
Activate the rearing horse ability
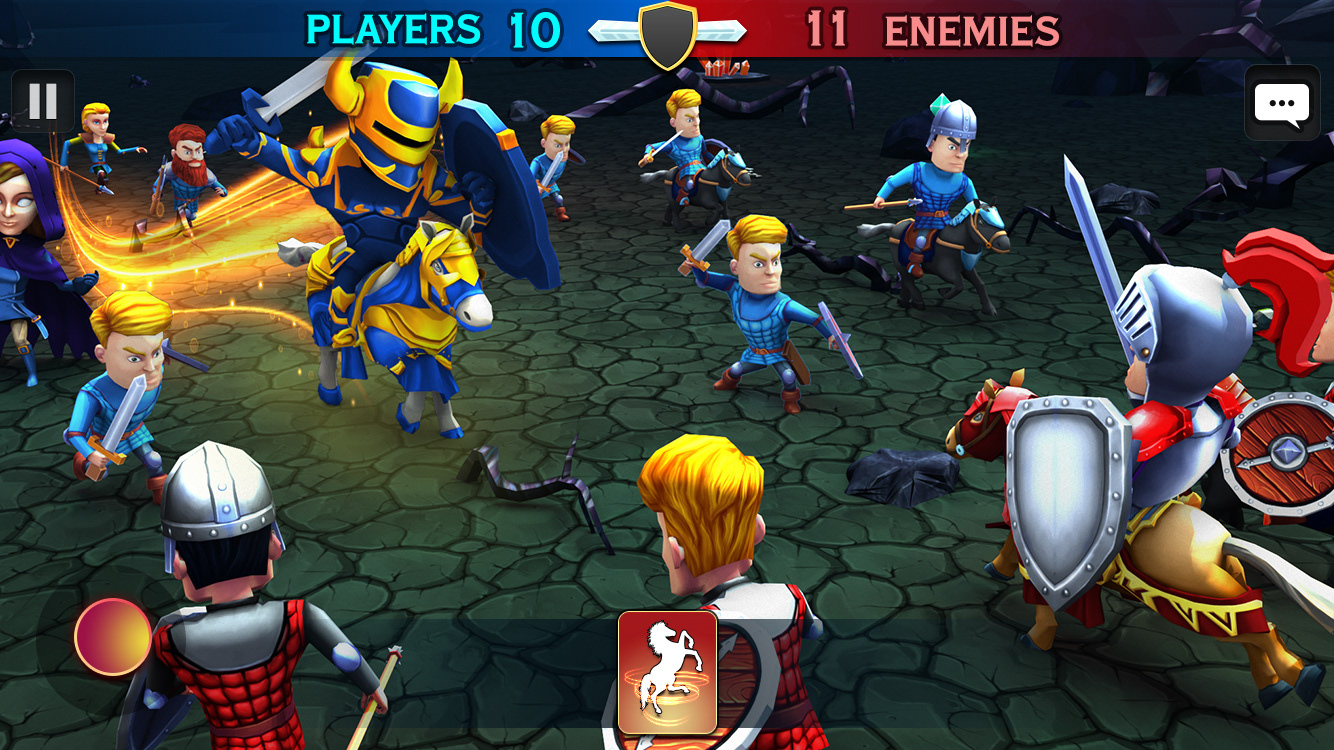667,672
